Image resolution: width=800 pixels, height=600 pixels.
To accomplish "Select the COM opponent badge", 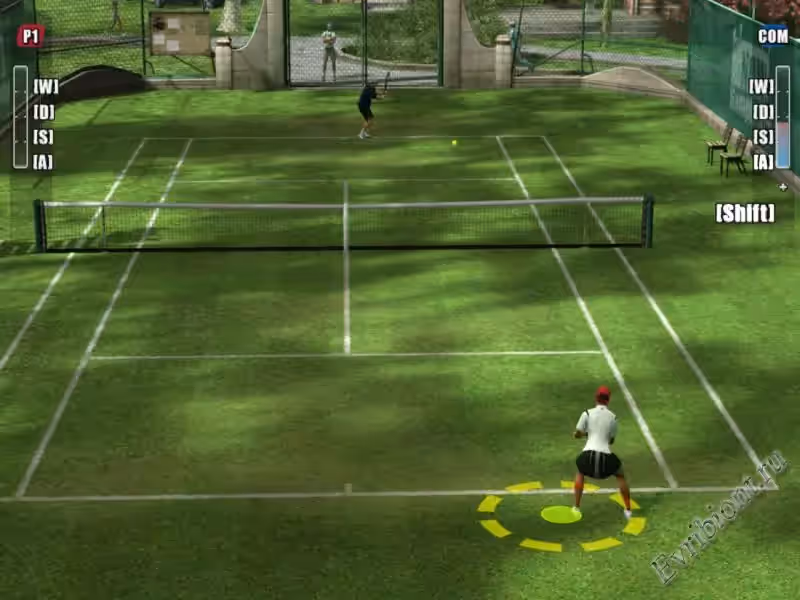I will (x=772, y=36).
